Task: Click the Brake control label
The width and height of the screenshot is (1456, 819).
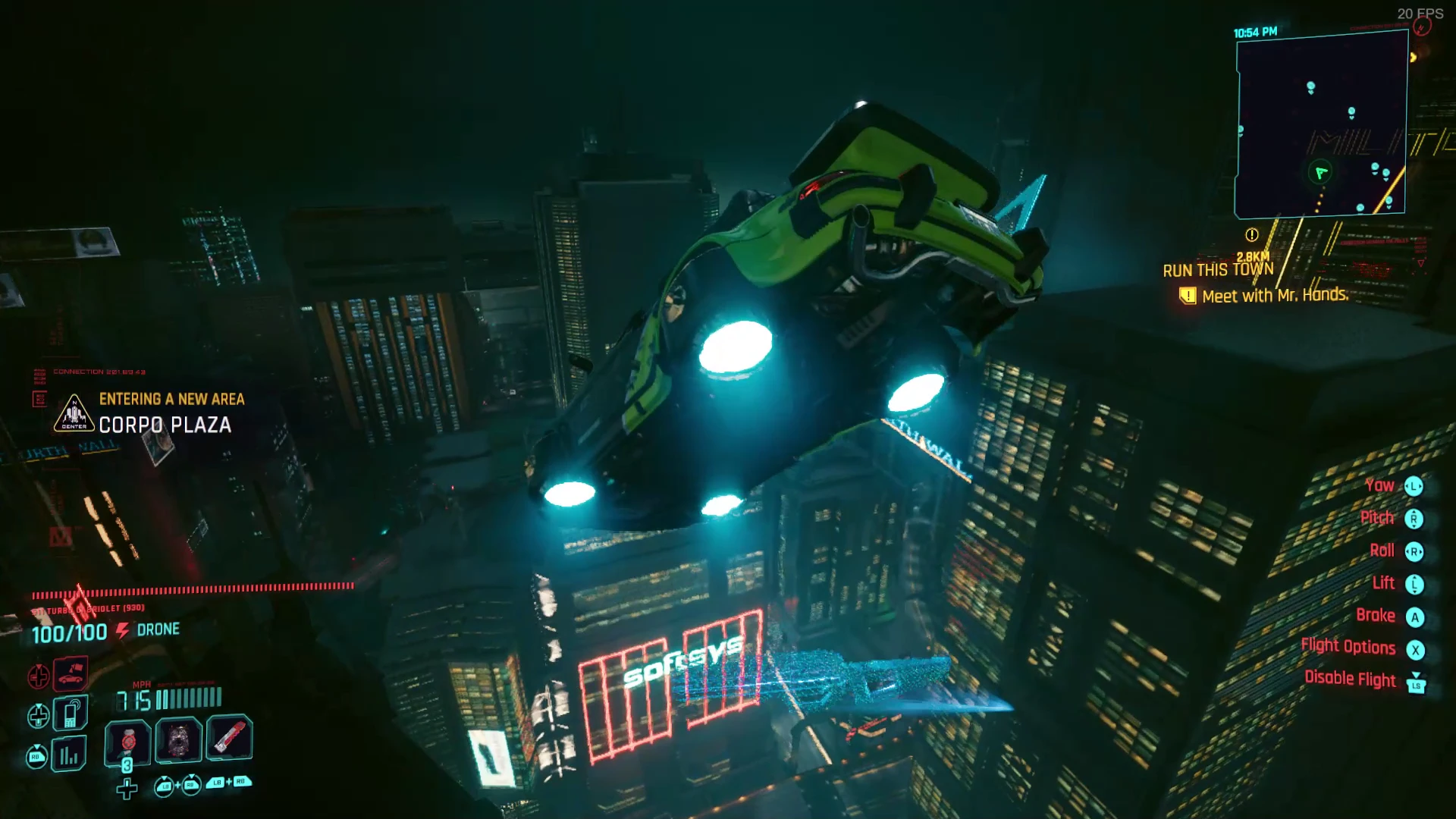Action: click(x=1376, y=615)
